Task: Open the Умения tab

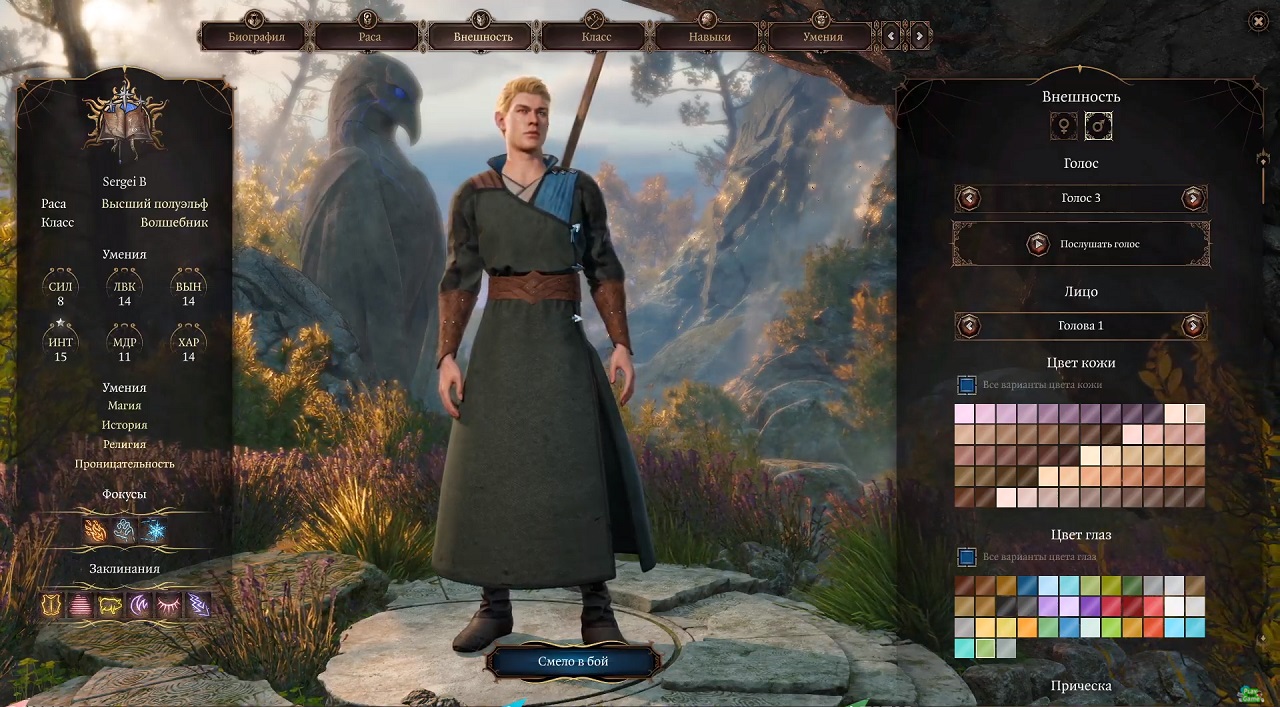Action: pyautogui.click(x=822, y=37)
